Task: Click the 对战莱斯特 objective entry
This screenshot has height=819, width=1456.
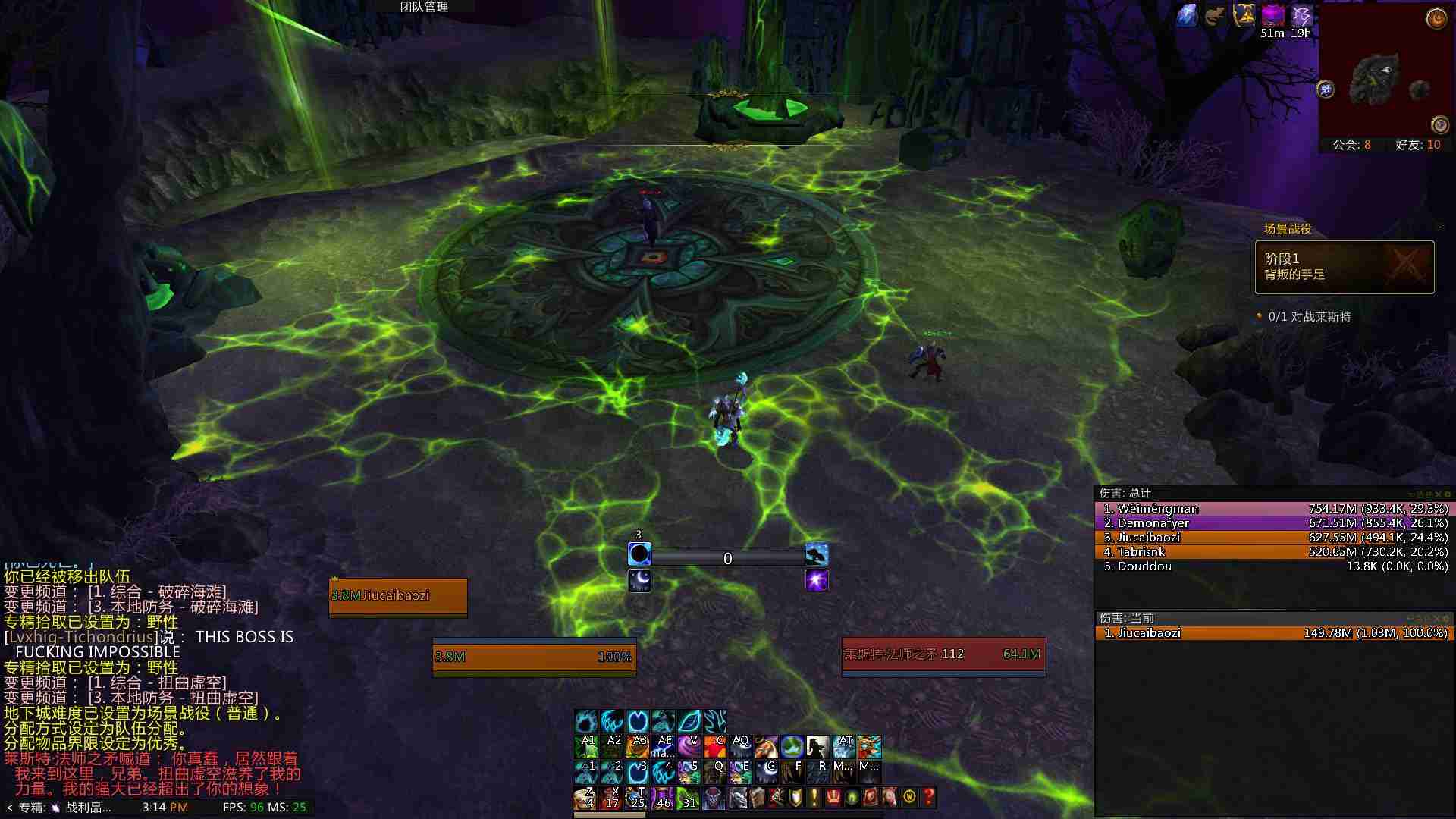Action: [1309, 317]
